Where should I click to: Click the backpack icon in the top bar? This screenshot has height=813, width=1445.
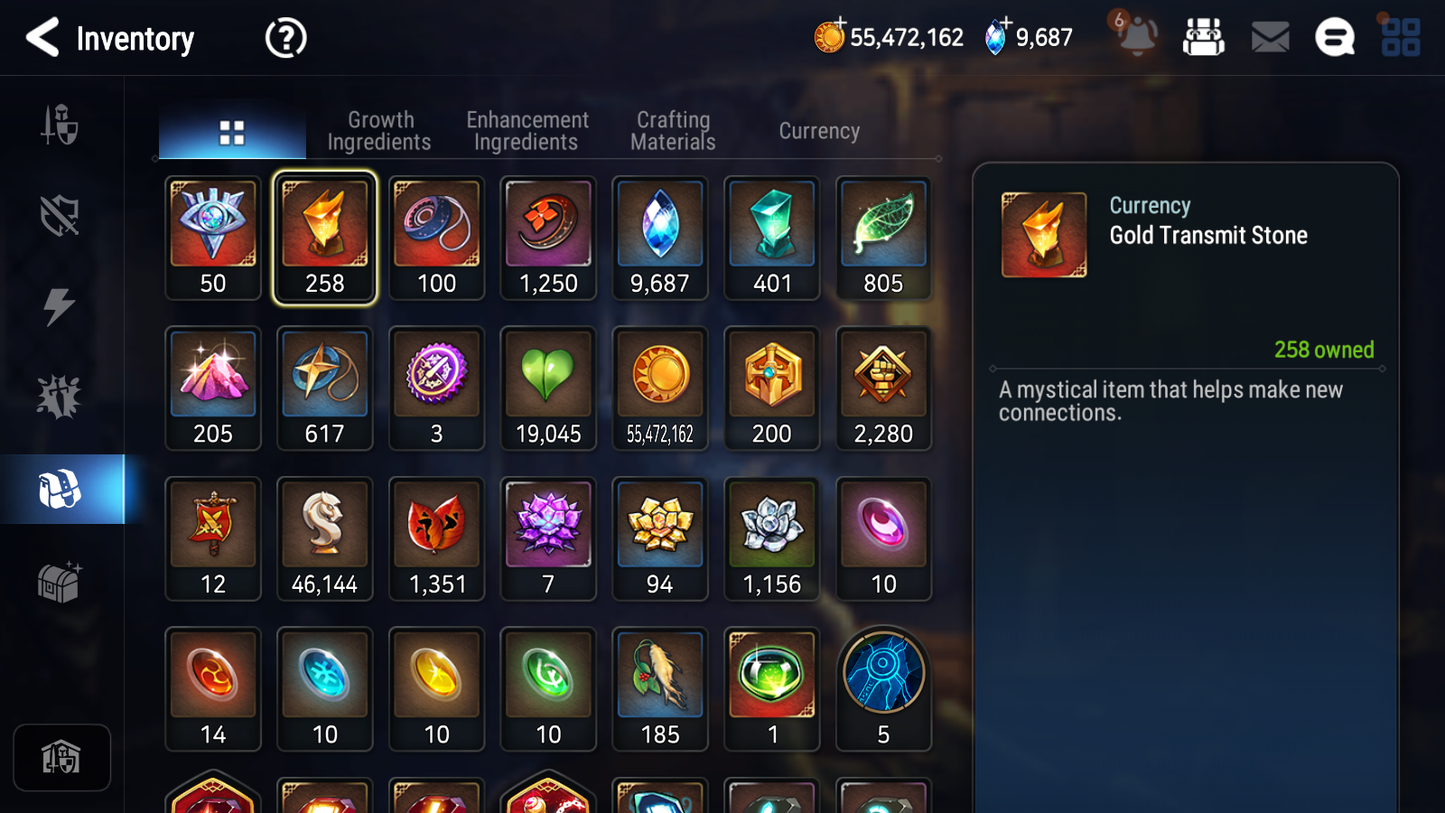click(1203, 35)
